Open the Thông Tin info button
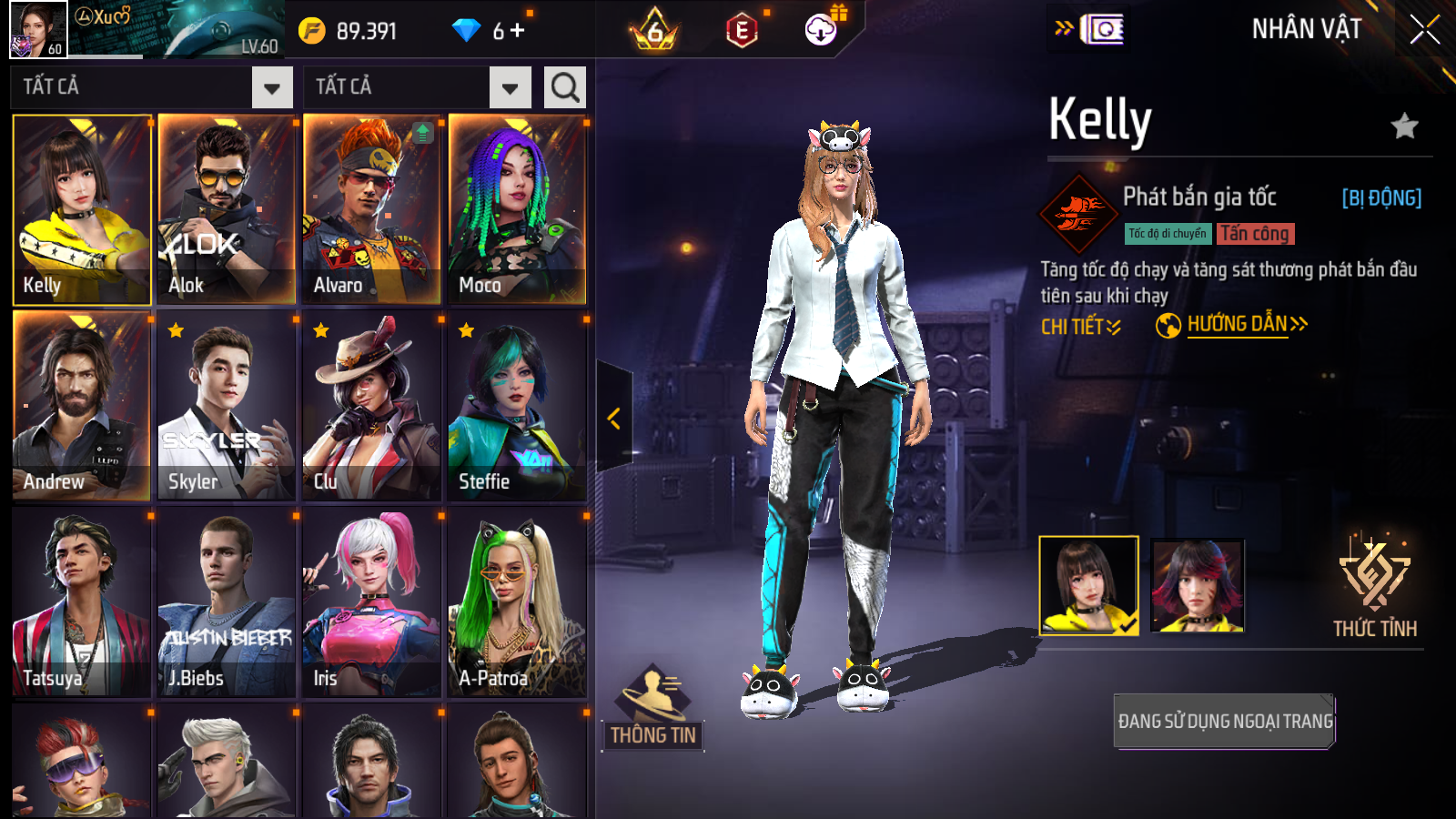 click(x=652, y=710)
